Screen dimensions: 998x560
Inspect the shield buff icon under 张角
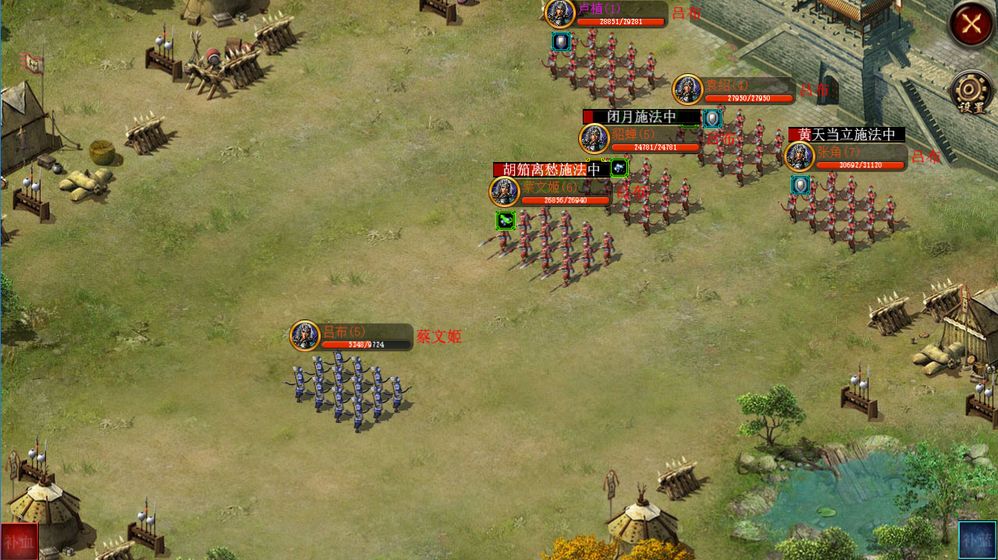pos(800,185)
